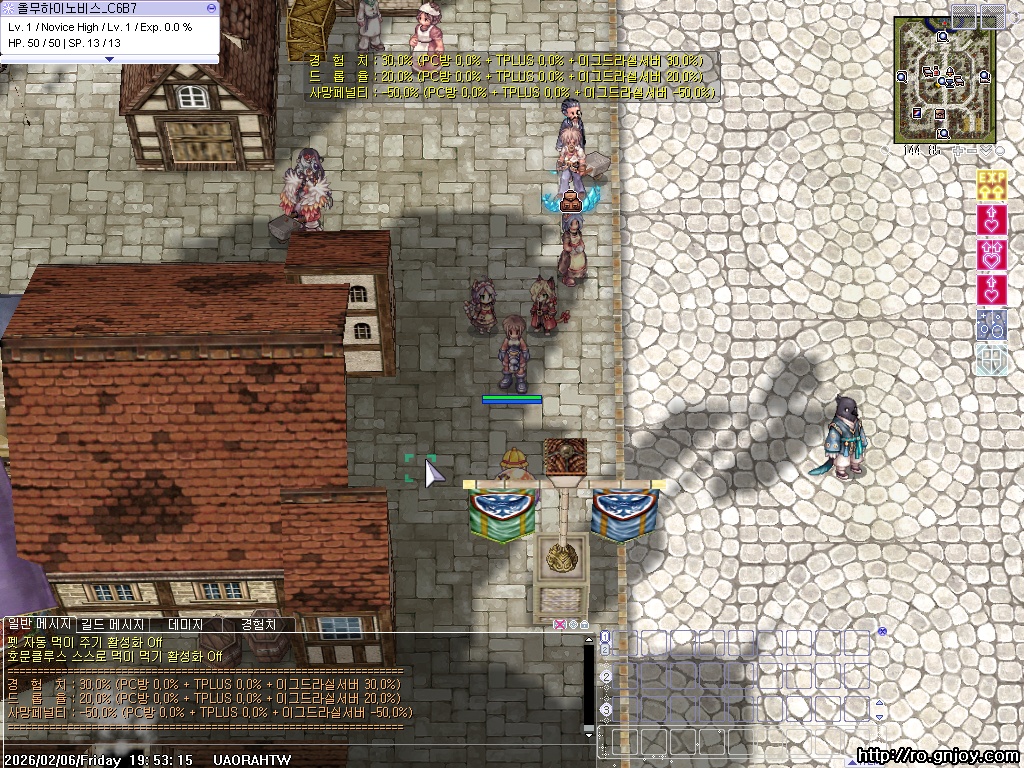Zoom out the minimap with the minus button
1024x768 pixels.
click(972, 151)
